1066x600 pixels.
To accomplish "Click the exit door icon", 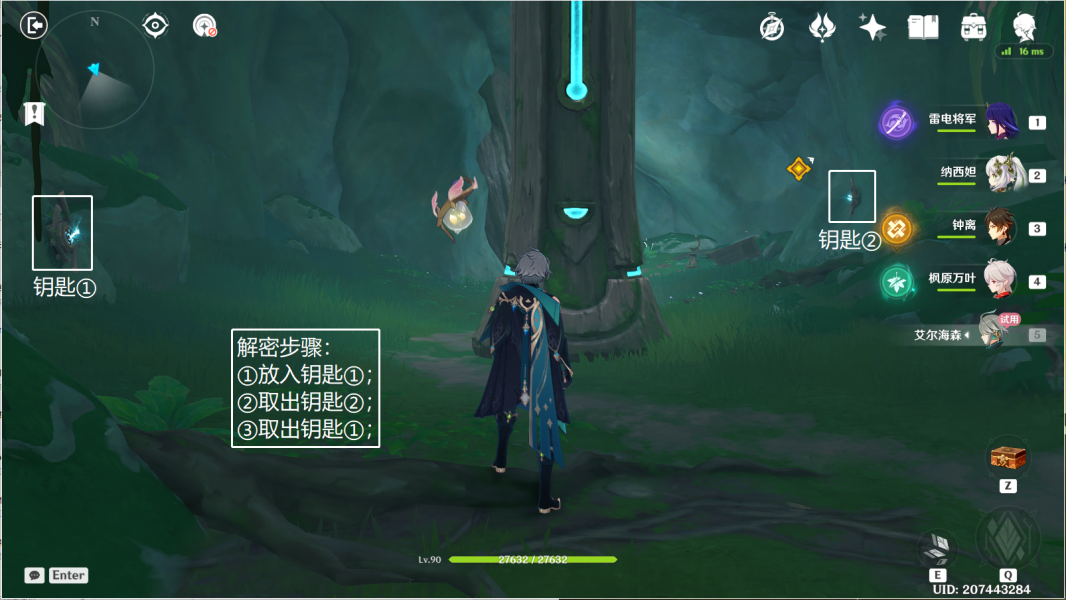I will pyautogui.click(x=34, y=25).
